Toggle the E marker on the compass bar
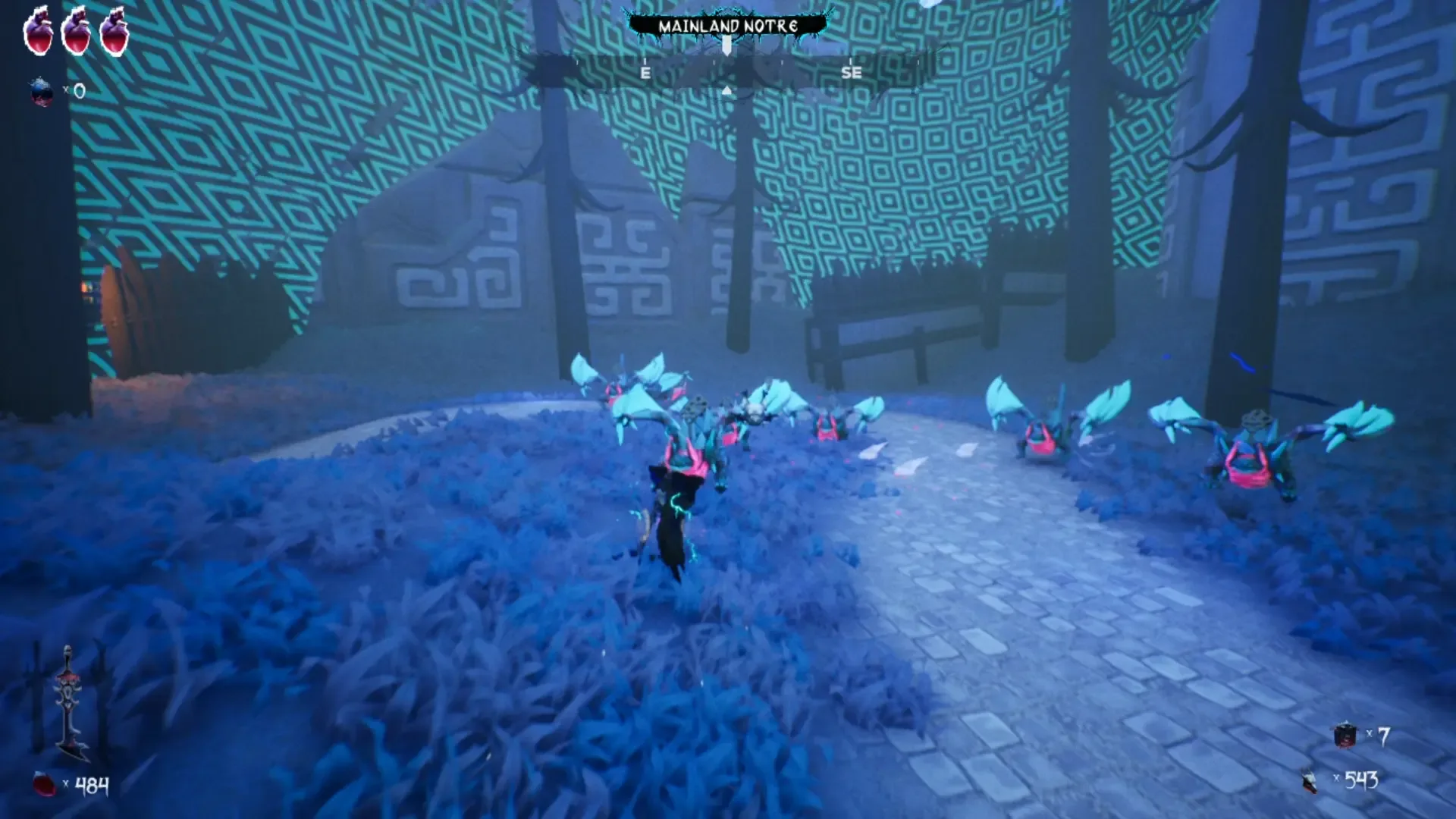1456x819 pixels. (645, 73)
